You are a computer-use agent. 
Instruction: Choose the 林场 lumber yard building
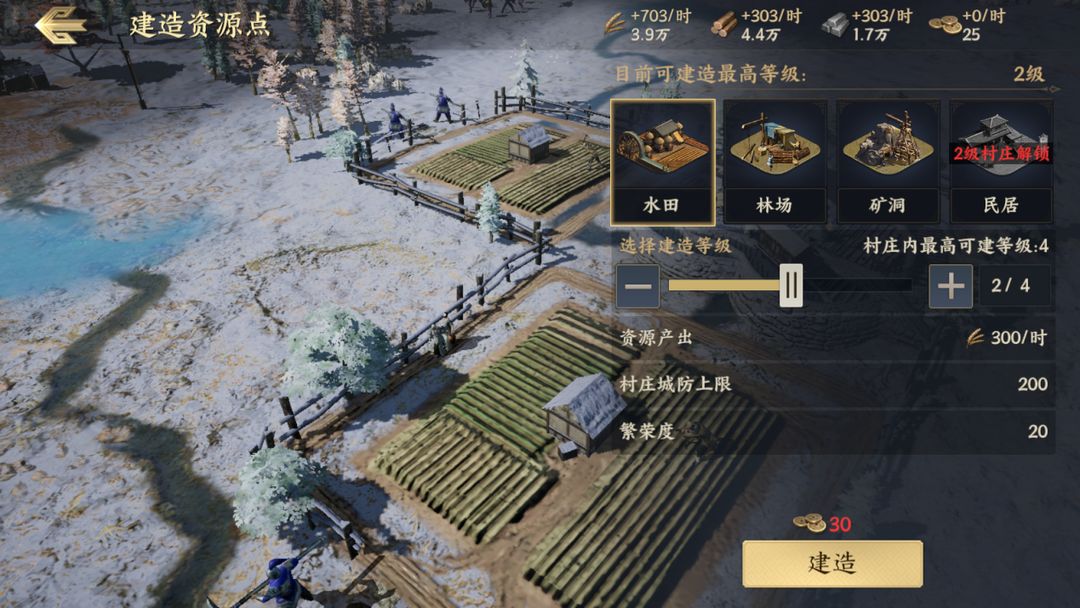tap(774, 161)
